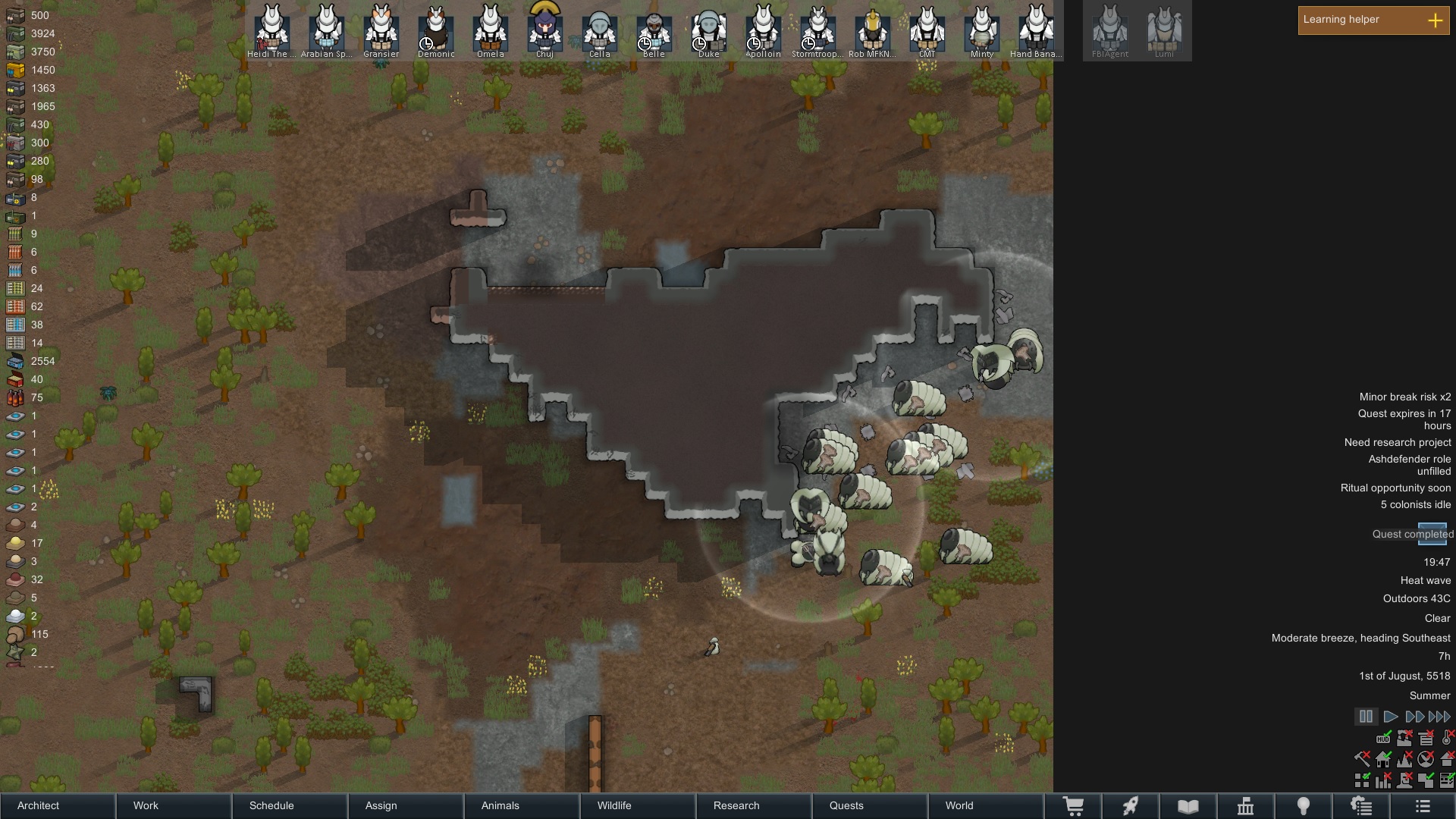This screenshot has width=1456, height=819.
Task: Pause the game with the pause button
Action: coord(1366,717)
